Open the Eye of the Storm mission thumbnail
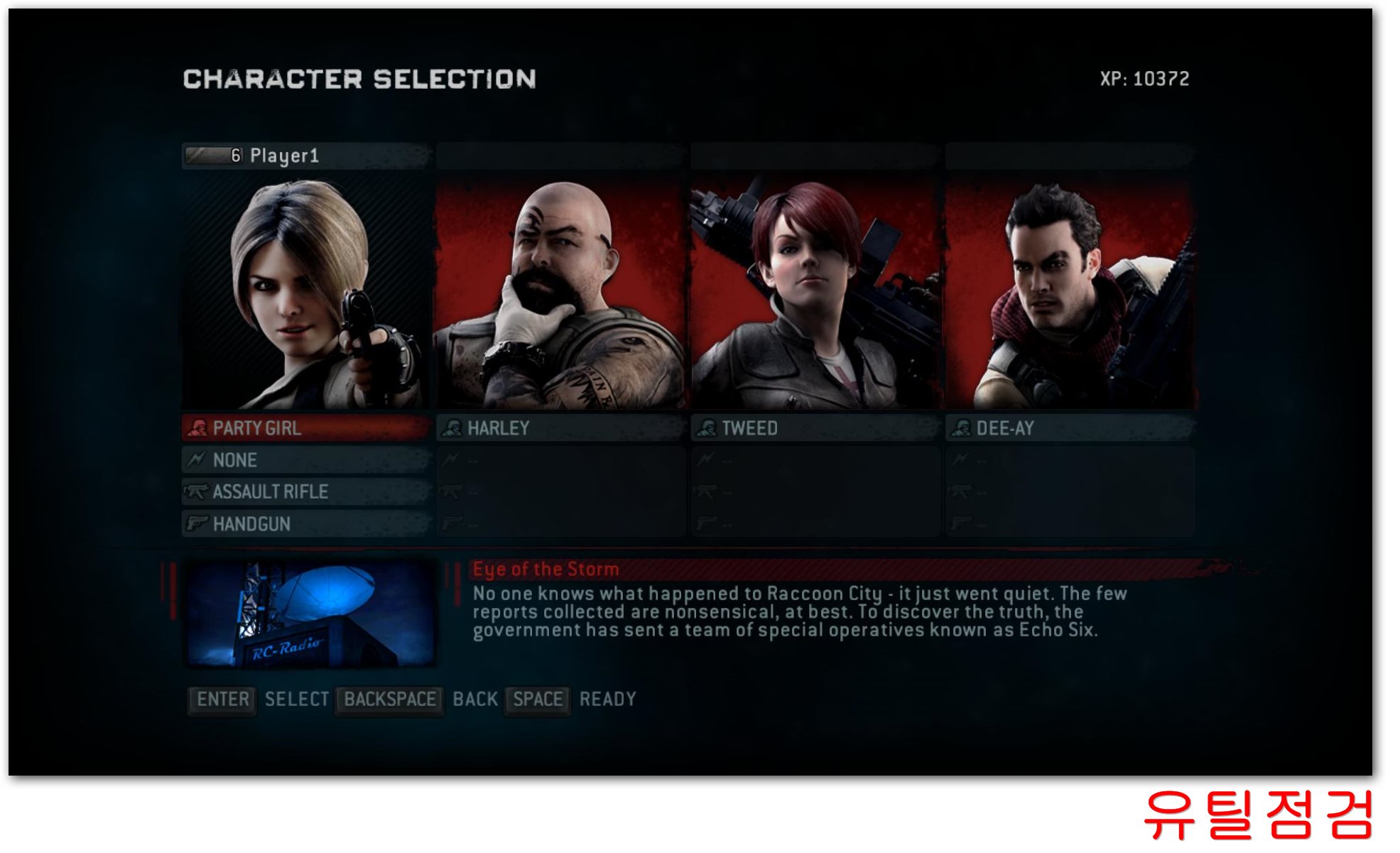The height and width of the screenshot is (853, 1400). 310,614
